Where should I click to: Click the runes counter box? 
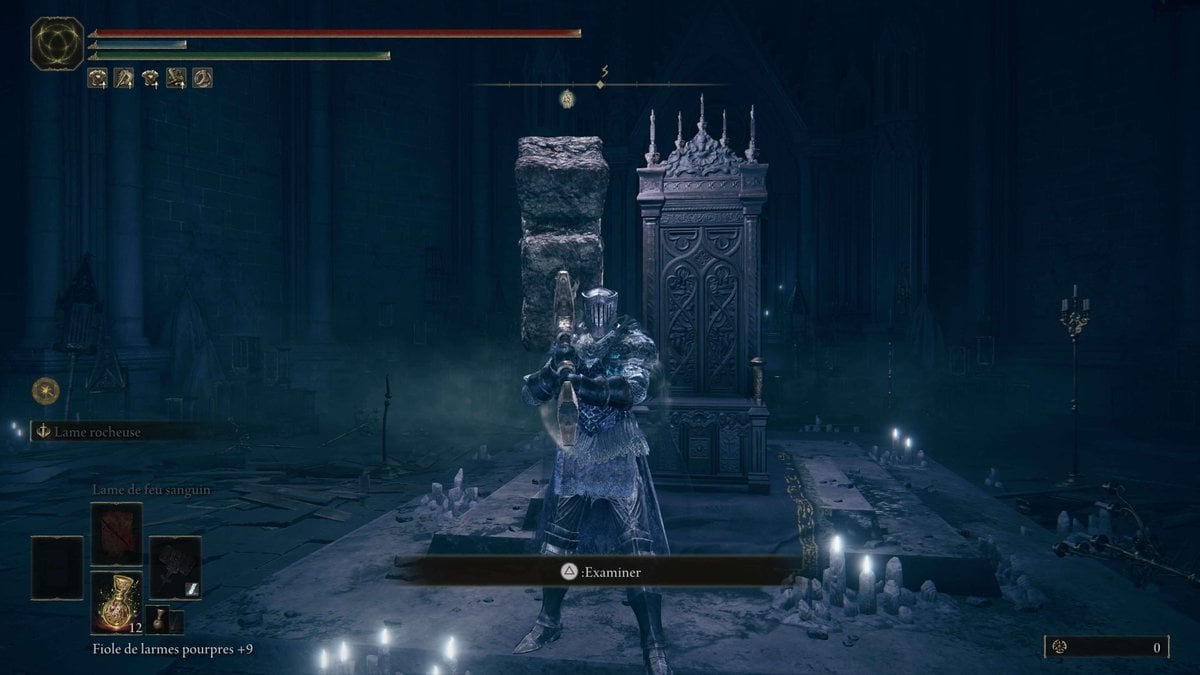point(1106,647)
